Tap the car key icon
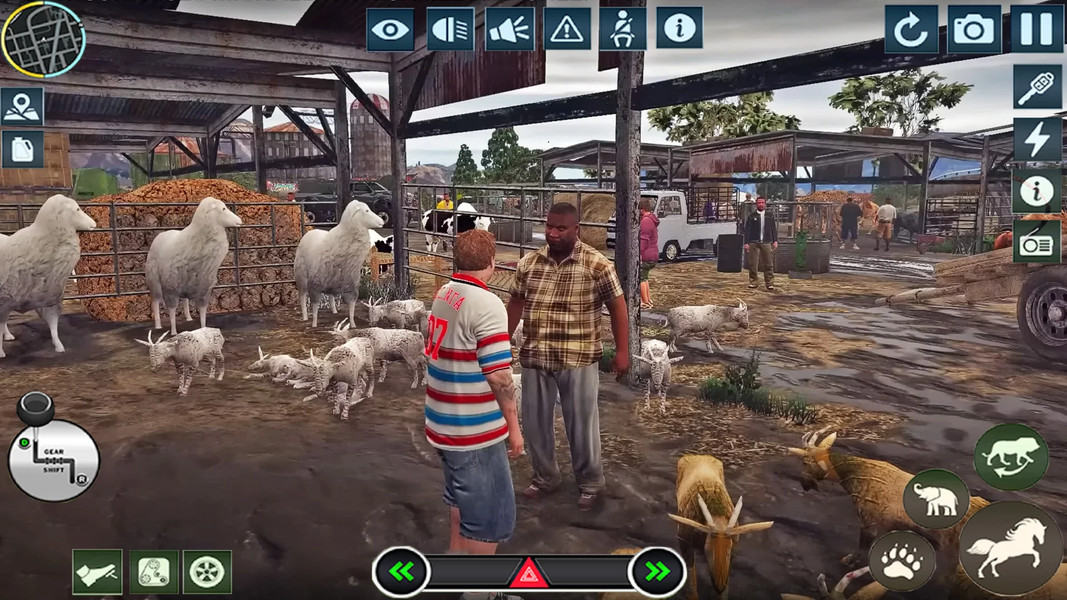Image resolution: width=1067 pixels, height=600 pixels. point(1037,88)
